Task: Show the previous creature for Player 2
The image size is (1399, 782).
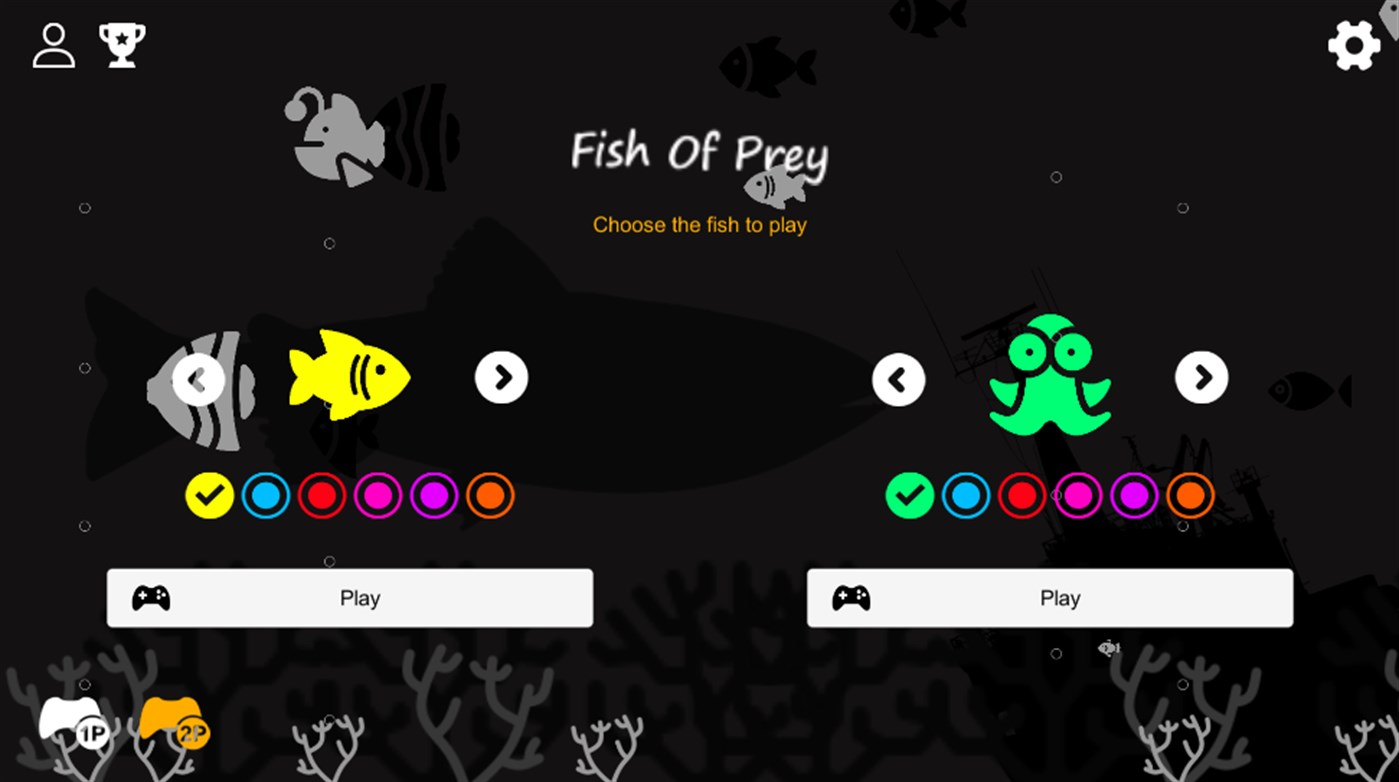Action: (x=898, y=378)
